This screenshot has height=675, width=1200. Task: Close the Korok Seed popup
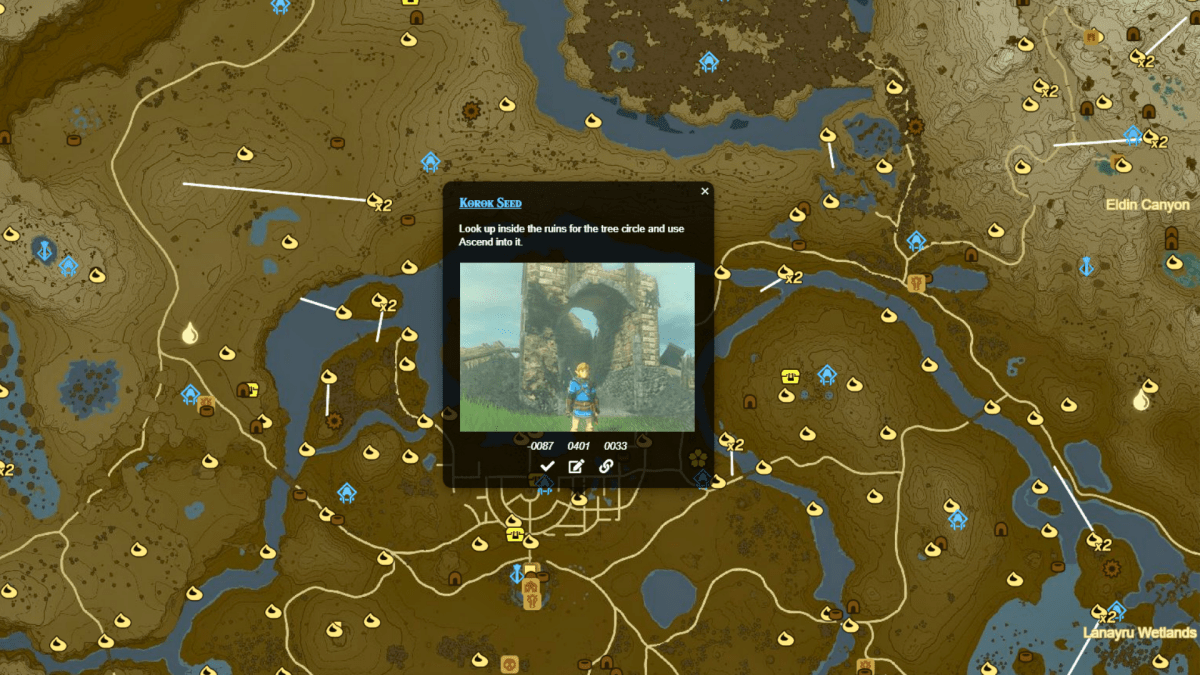point(705,191)
